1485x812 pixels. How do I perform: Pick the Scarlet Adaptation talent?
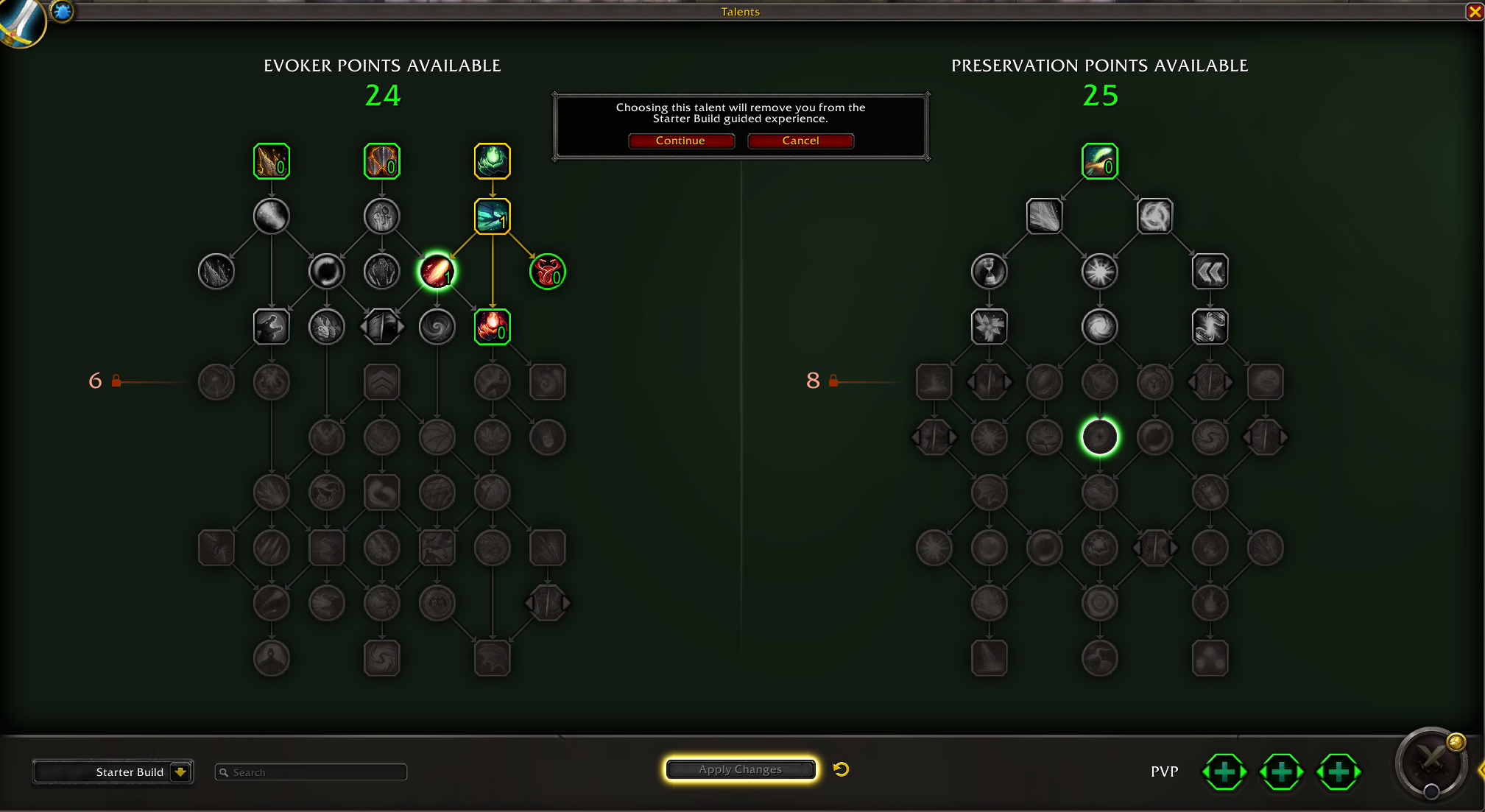coord(547,272)
